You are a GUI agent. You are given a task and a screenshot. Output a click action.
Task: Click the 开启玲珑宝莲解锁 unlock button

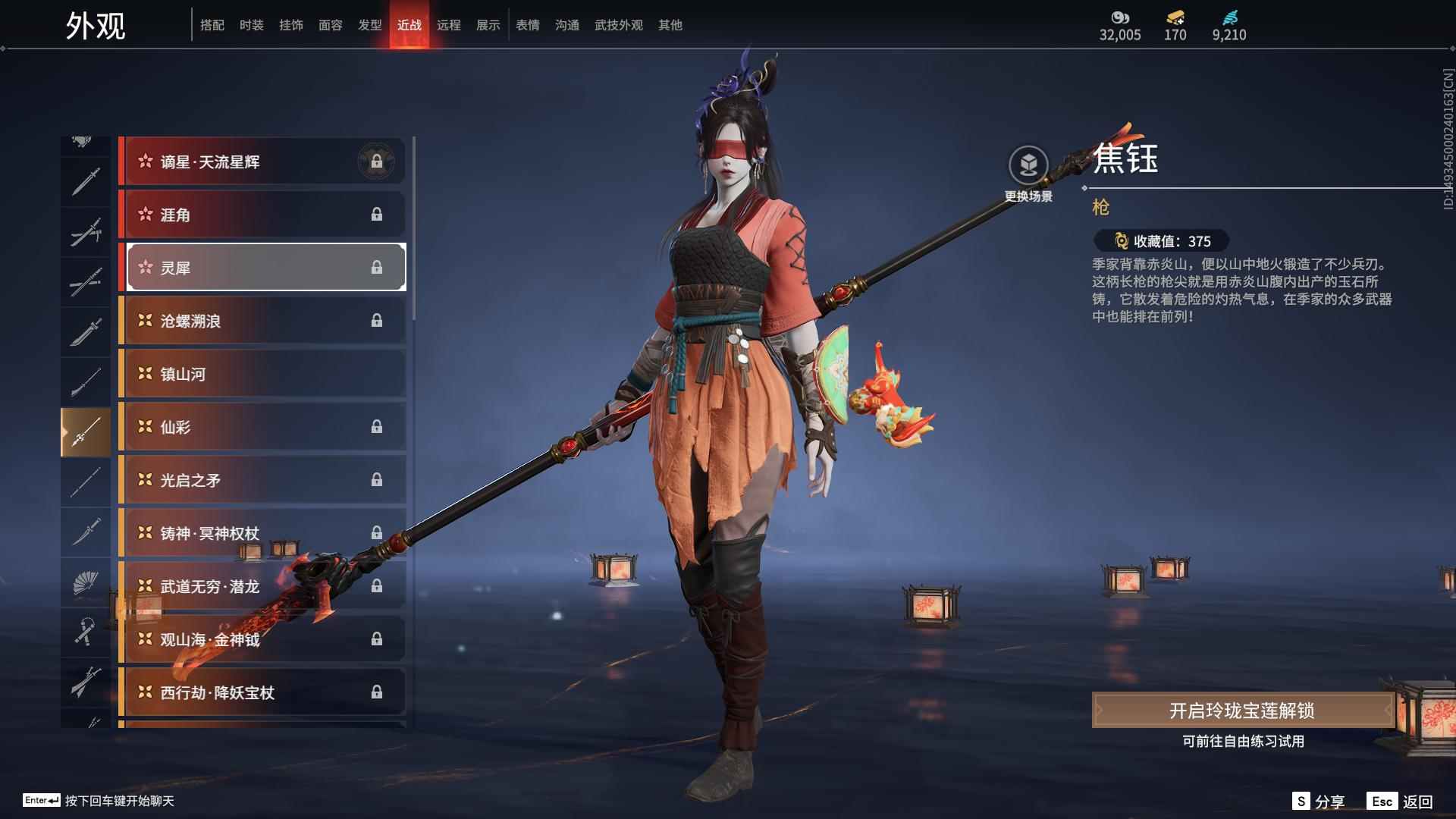(1241, 711)
